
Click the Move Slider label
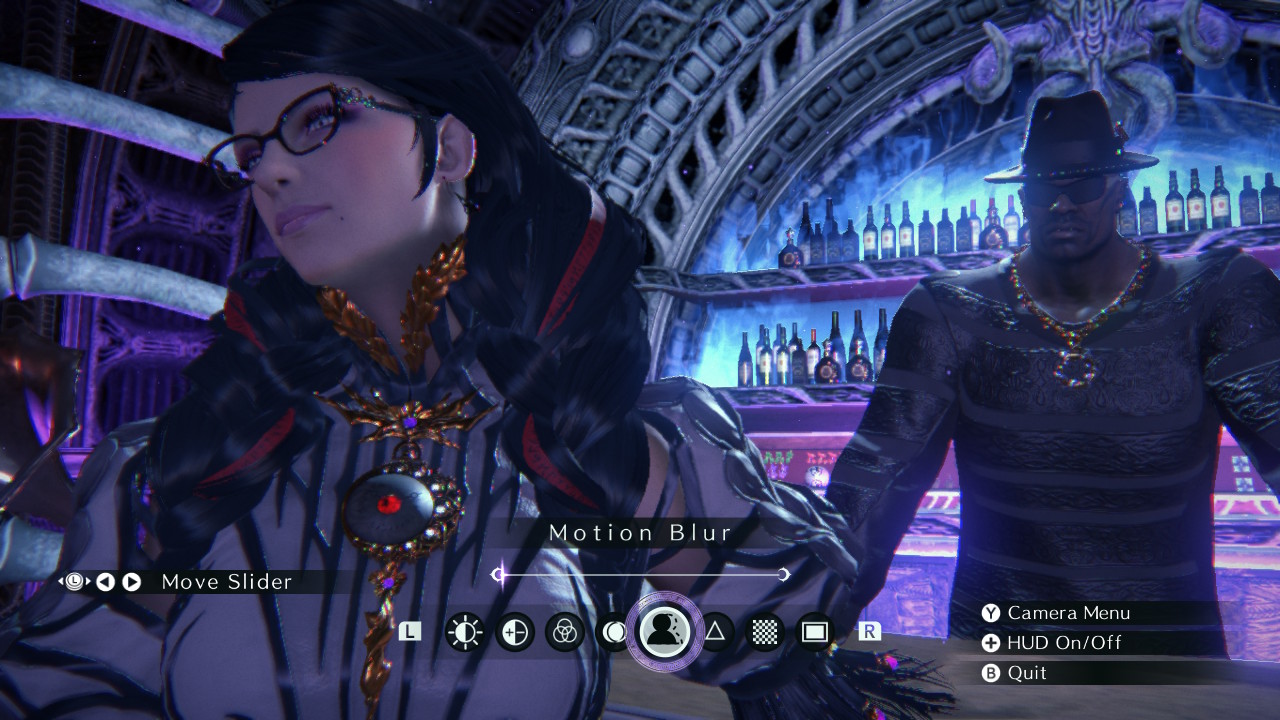coord(224,581)
